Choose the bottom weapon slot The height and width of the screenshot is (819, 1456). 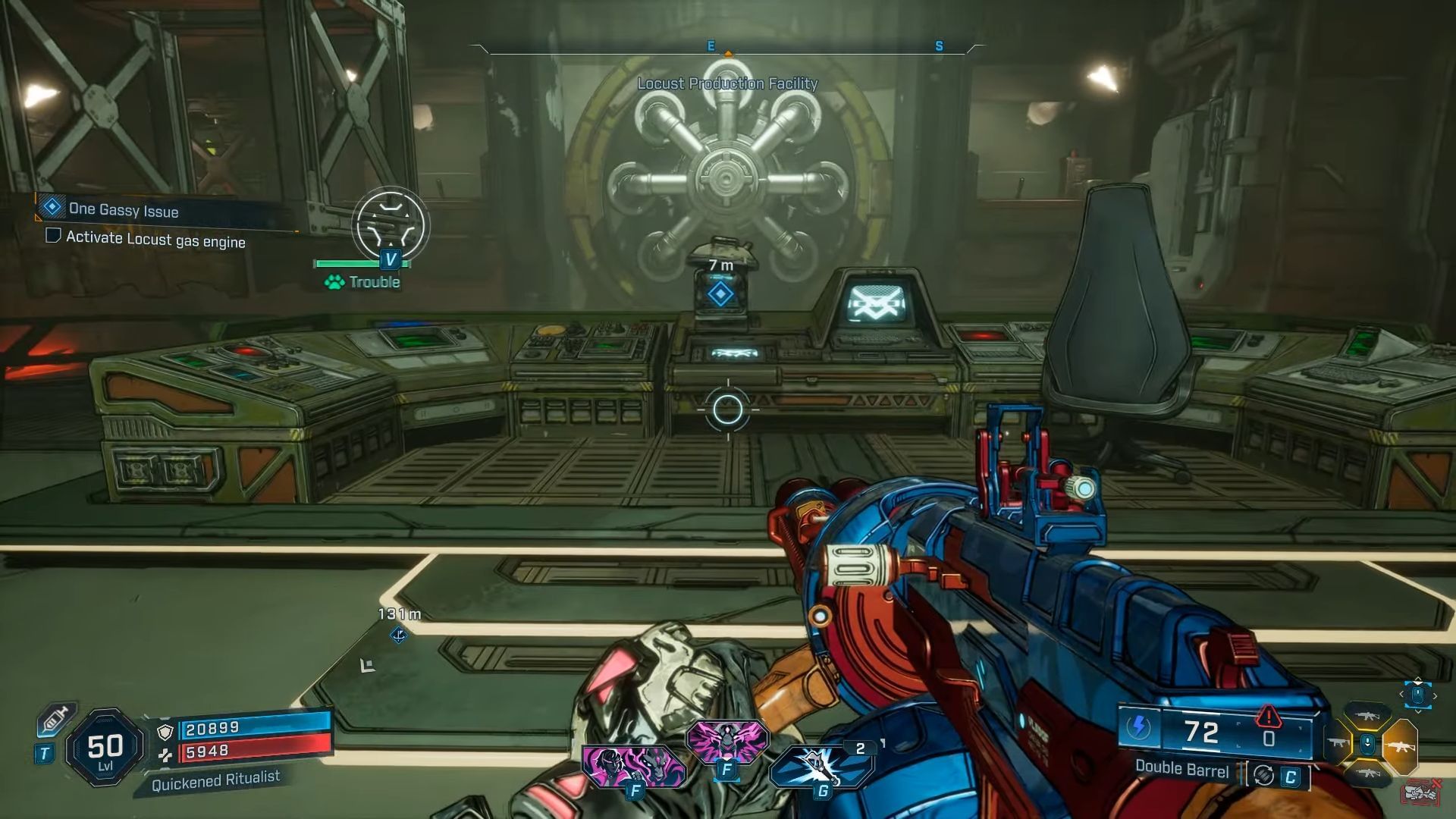click(1367, 773)
